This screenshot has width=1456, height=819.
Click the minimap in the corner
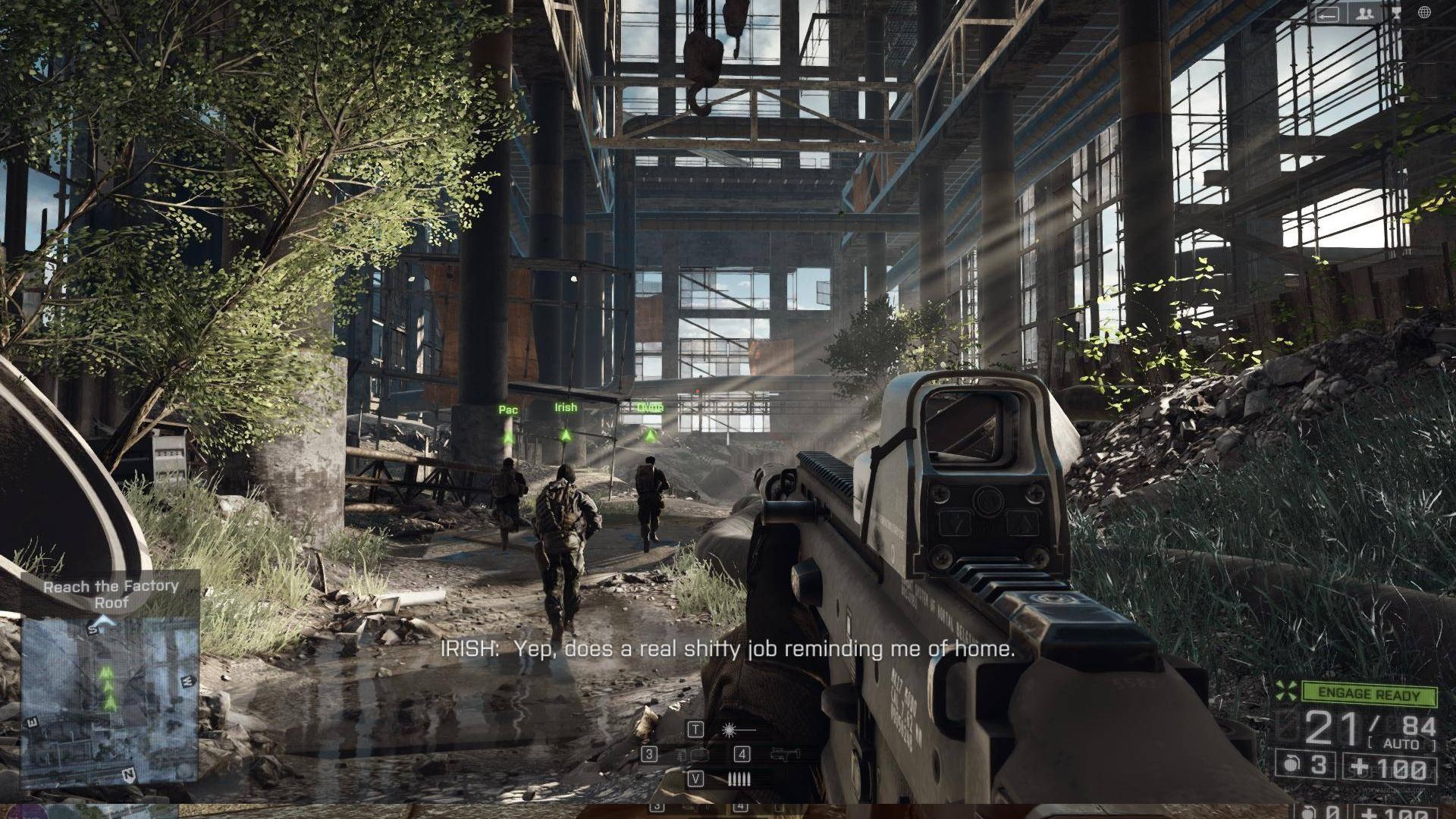[x=111, y=701]
